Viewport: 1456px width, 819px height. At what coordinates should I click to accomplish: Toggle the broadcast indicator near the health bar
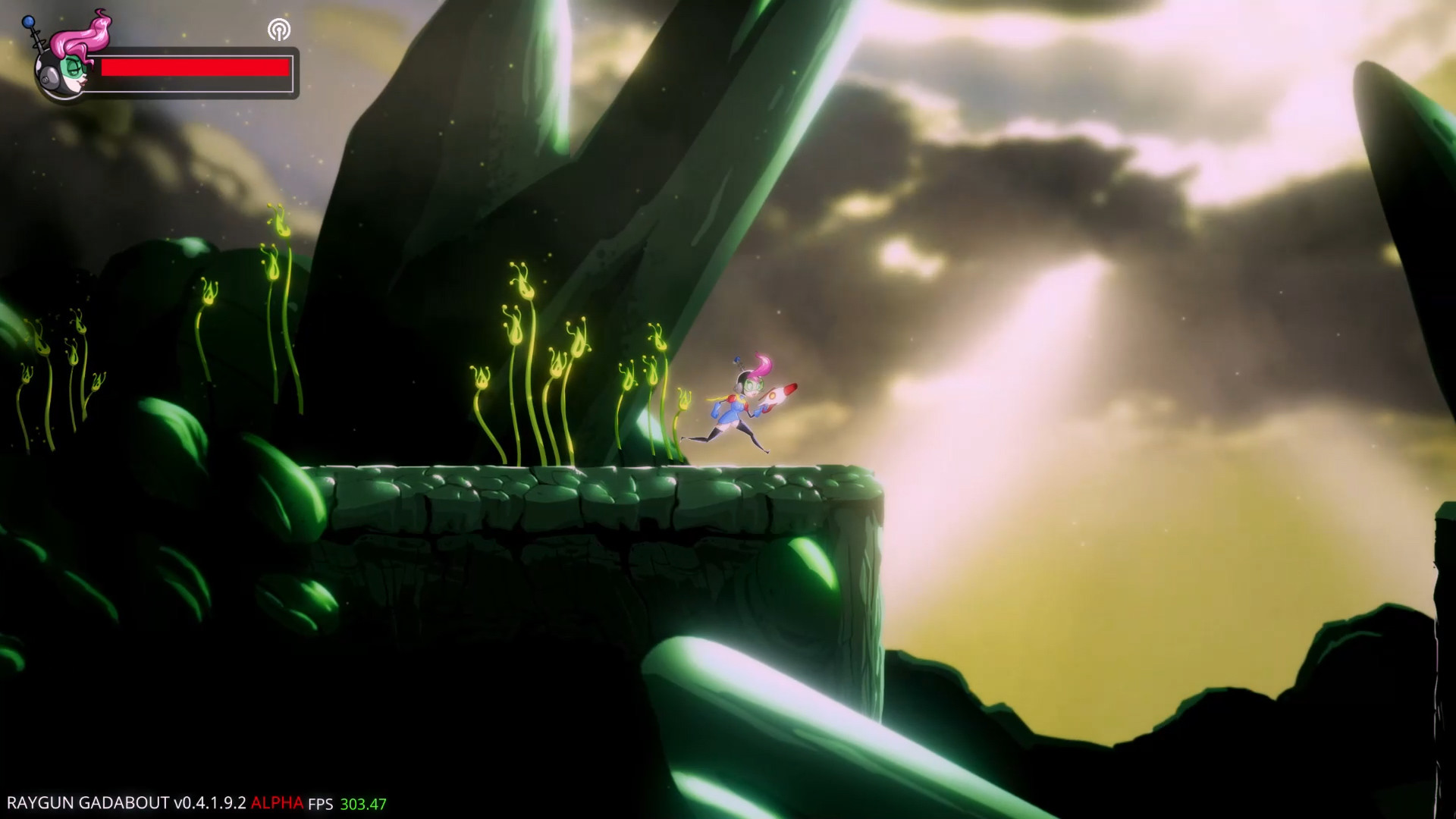tap(281, 30)
